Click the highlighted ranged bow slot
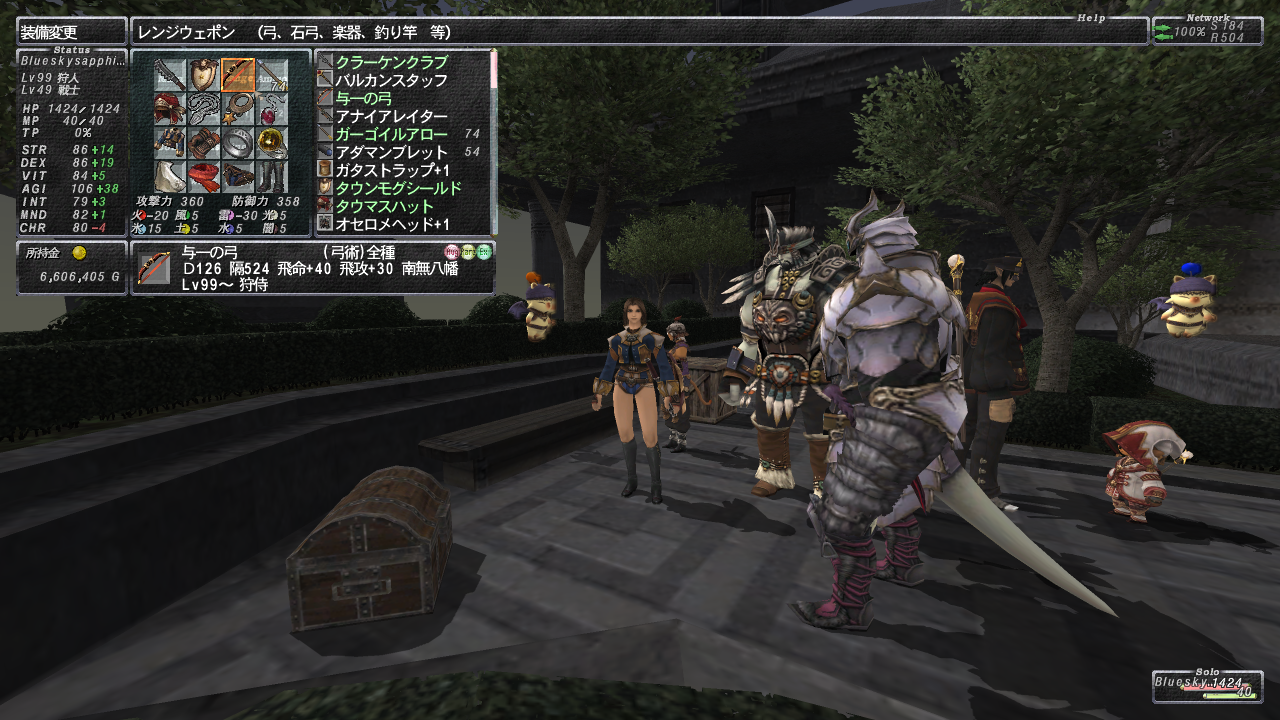 [x=238, y=75]
